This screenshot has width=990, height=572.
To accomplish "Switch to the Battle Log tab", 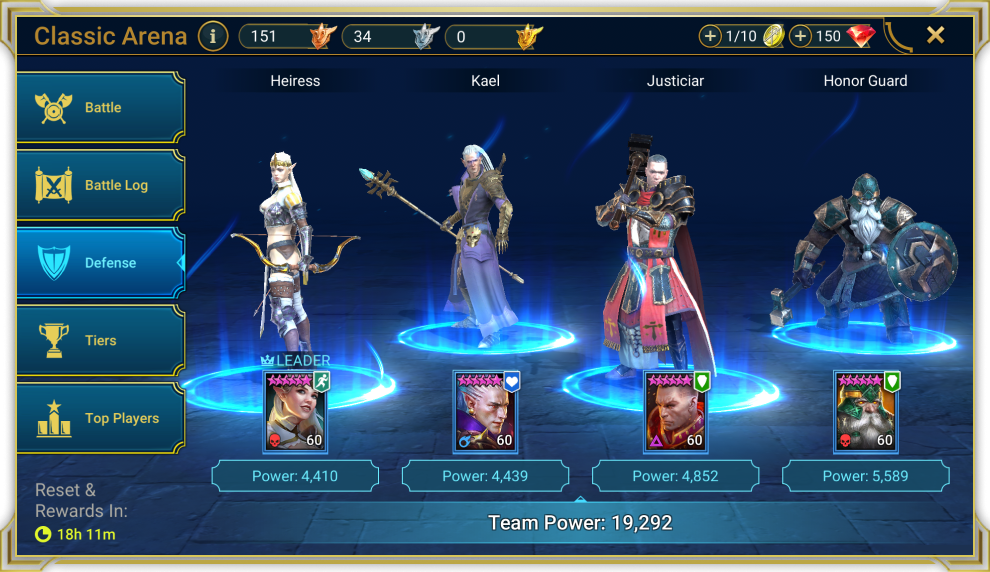I will [101, 185].
